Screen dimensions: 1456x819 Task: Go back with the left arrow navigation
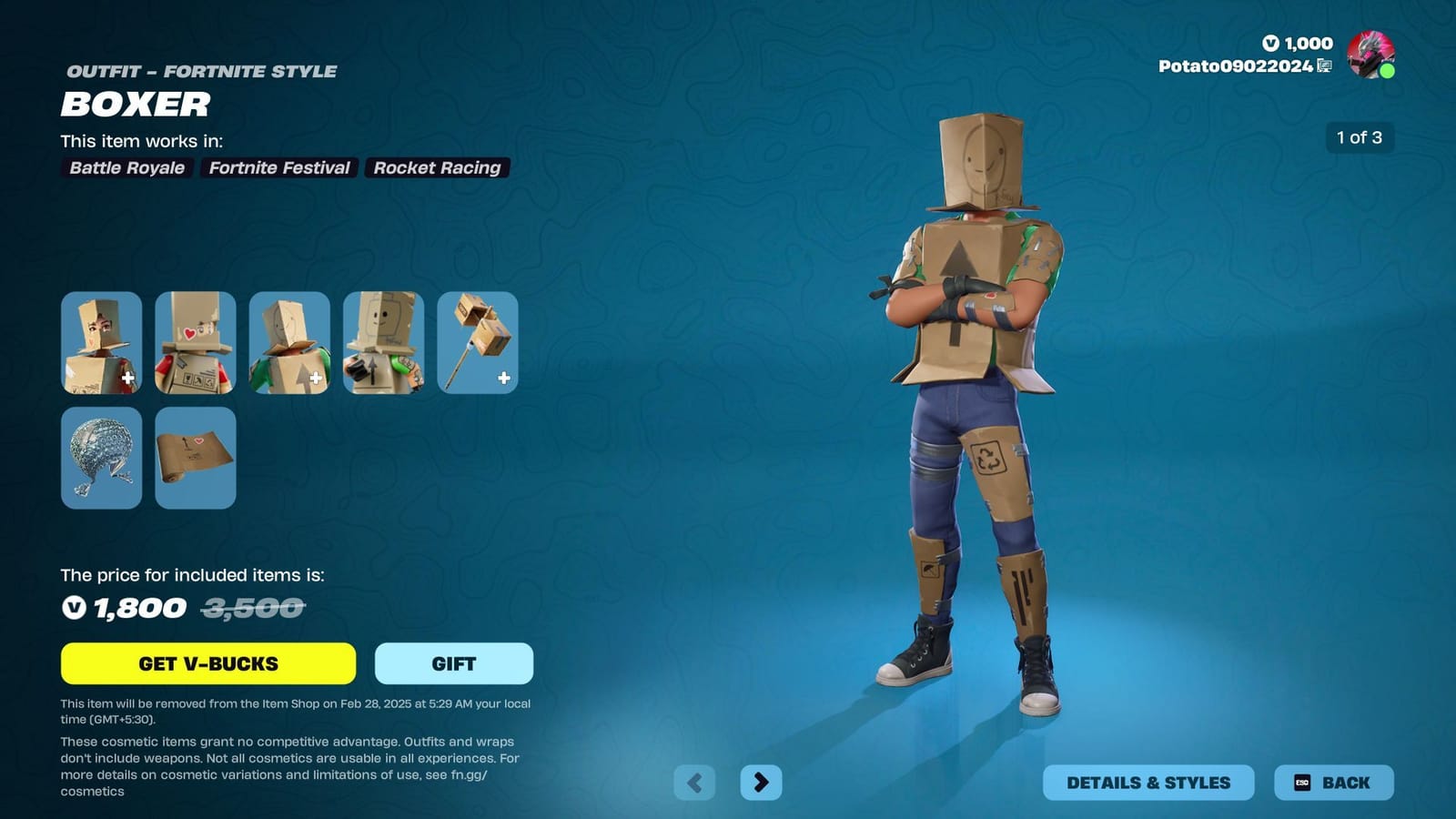(696, 782)
